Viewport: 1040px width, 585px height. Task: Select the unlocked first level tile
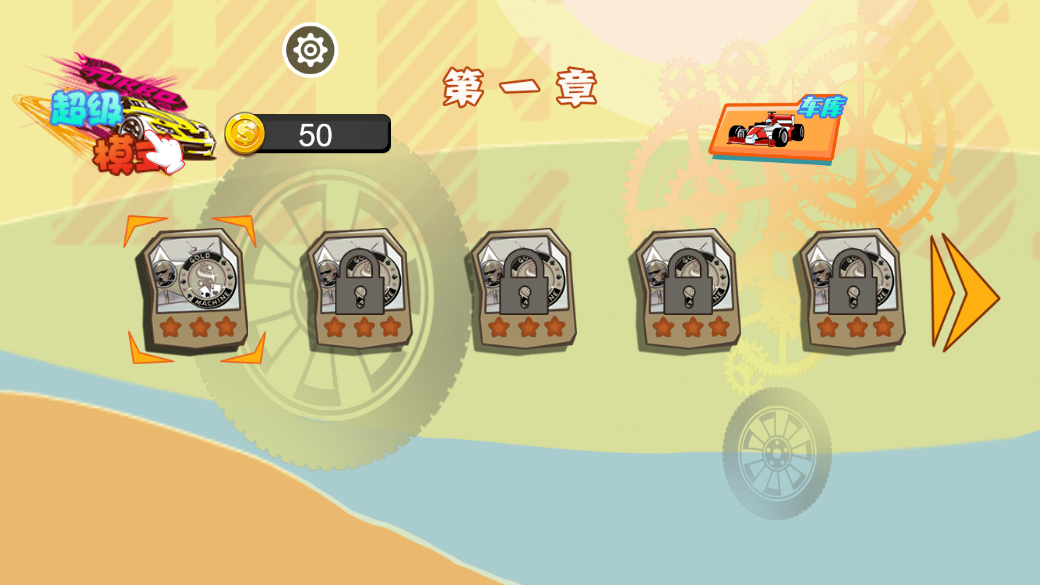tap(195, 289)
